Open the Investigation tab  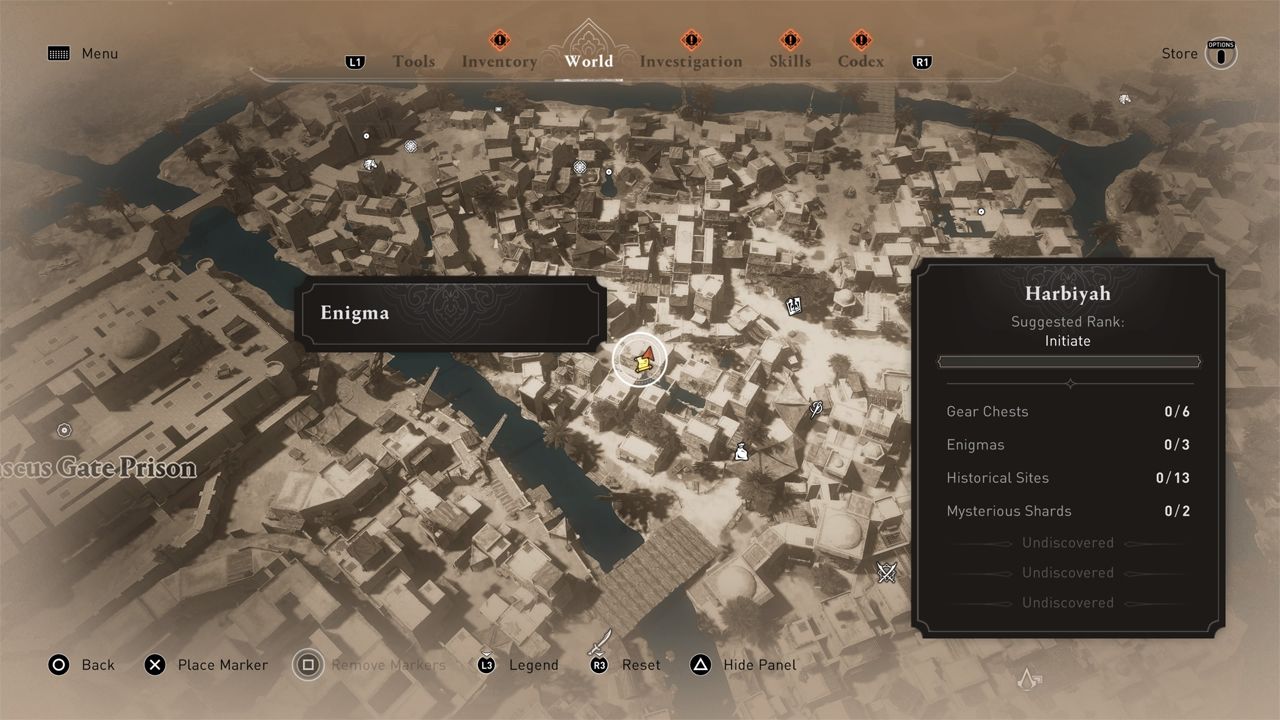[690, 61]
